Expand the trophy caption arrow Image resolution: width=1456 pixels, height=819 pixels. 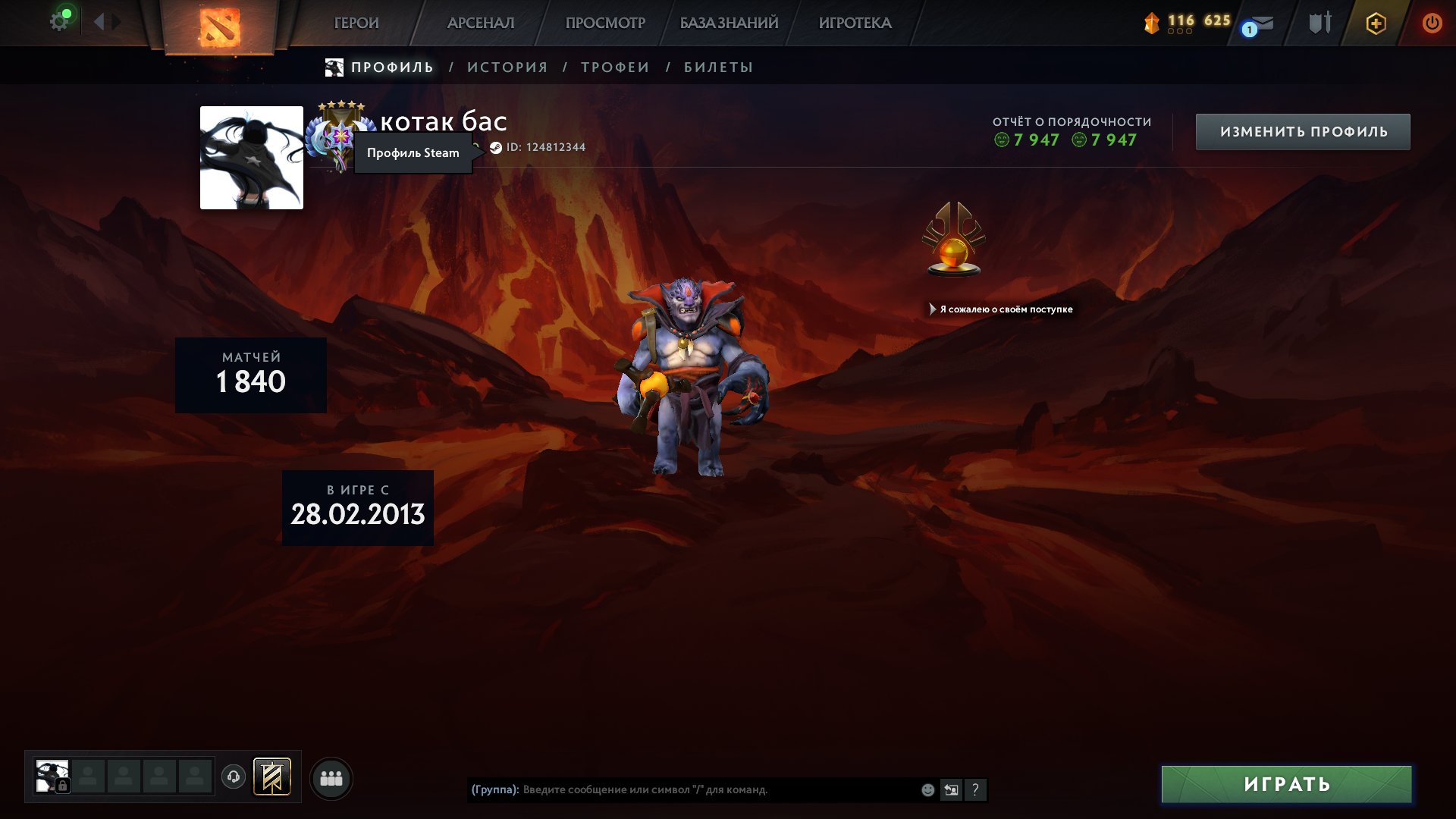(933, 309)
